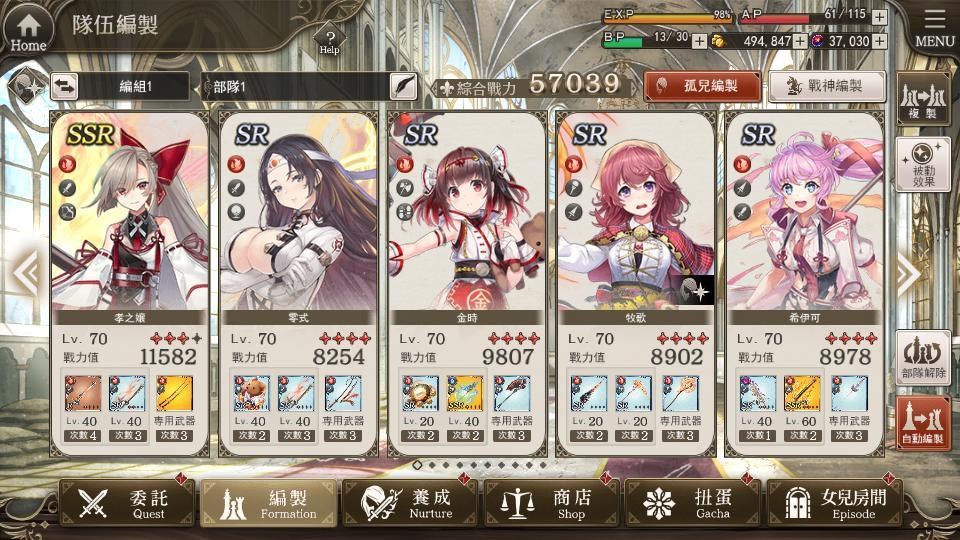Switch to 戰神編製 formation

point(827,86)
